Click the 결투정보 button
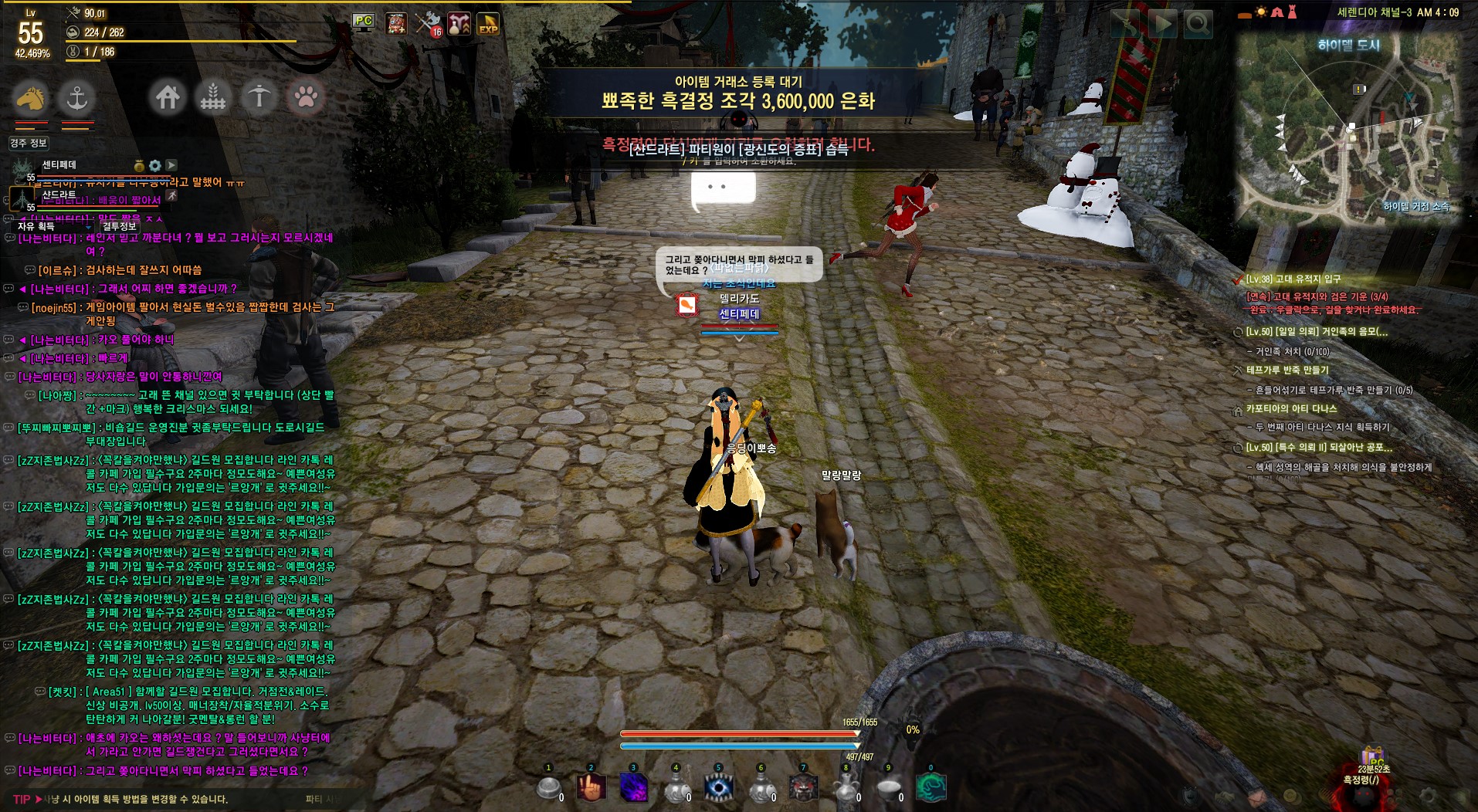This screenshot has width=1478, height=812. coord(119,226)
